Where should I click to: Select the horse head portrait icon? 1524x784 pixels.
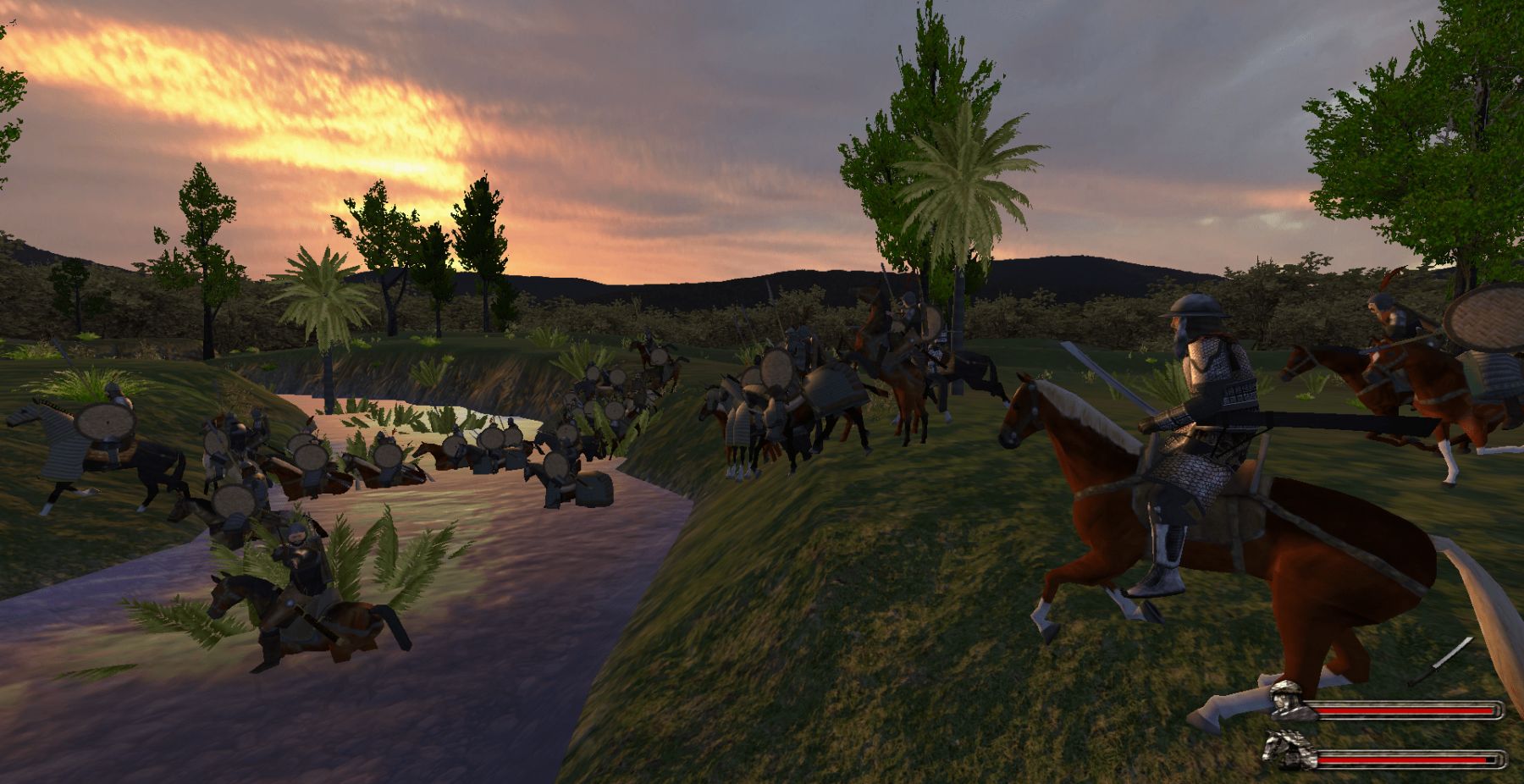[x=1286, y=749]
